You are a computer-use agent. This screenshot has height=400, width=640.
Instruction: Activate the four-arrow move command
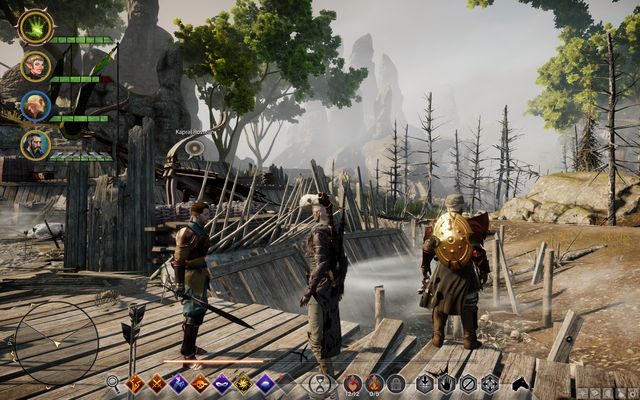[x=489, y=382]
